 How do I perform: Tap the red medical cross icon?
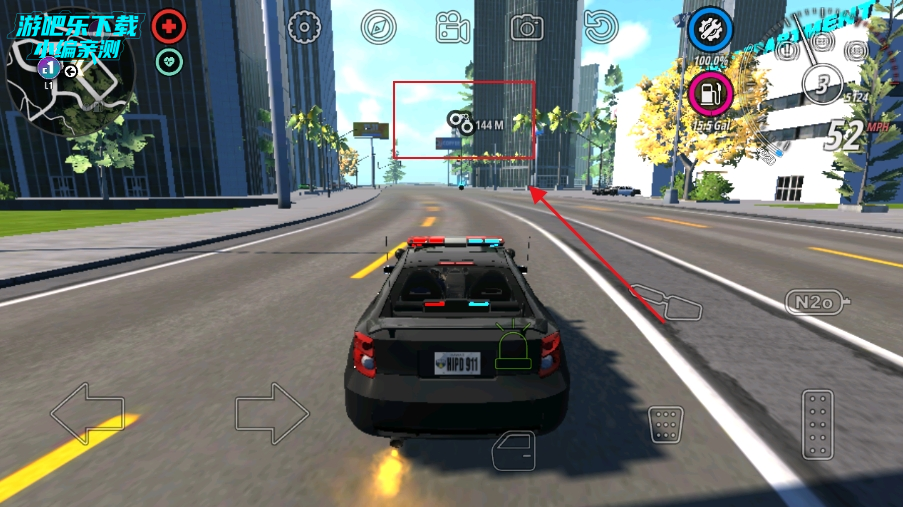169,27
